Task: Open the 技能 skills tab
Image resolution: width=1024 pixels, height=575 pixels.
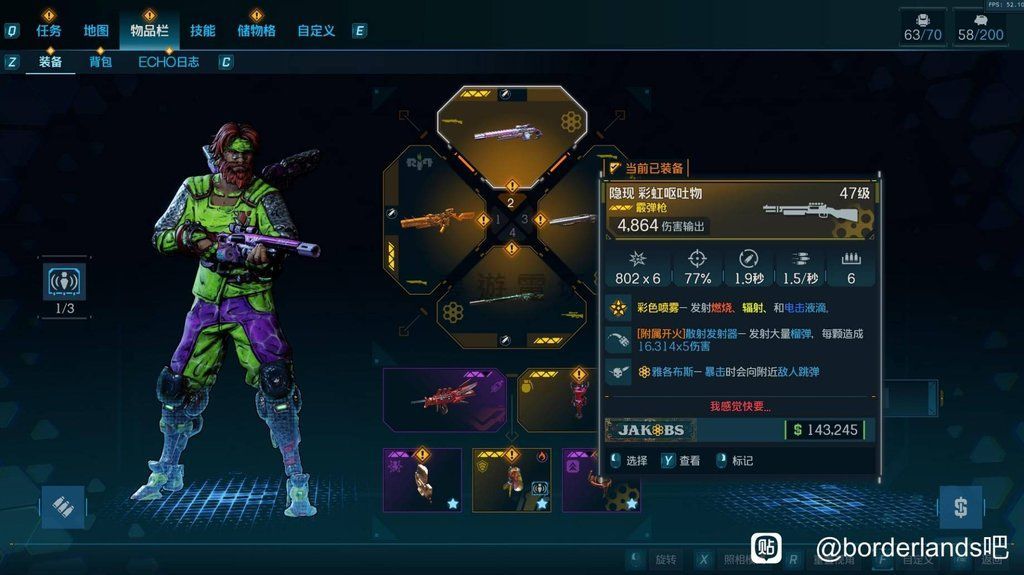Action: (202, 31)
